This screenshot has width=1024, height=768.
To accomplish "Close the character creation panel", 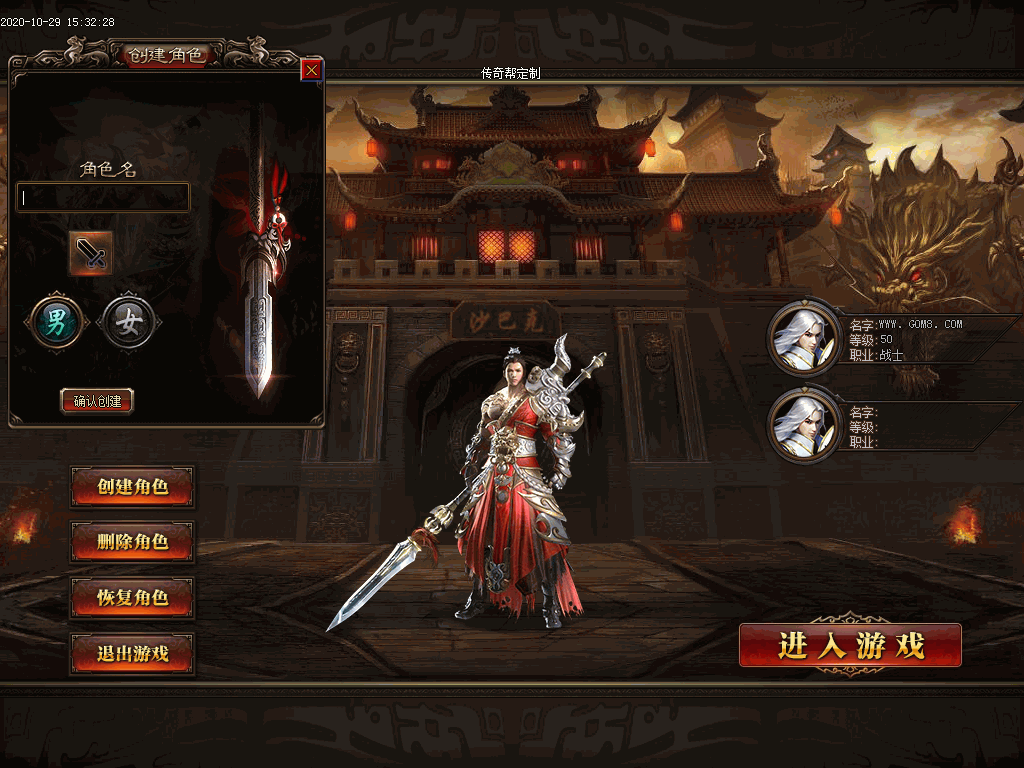I will coord(311,70).
